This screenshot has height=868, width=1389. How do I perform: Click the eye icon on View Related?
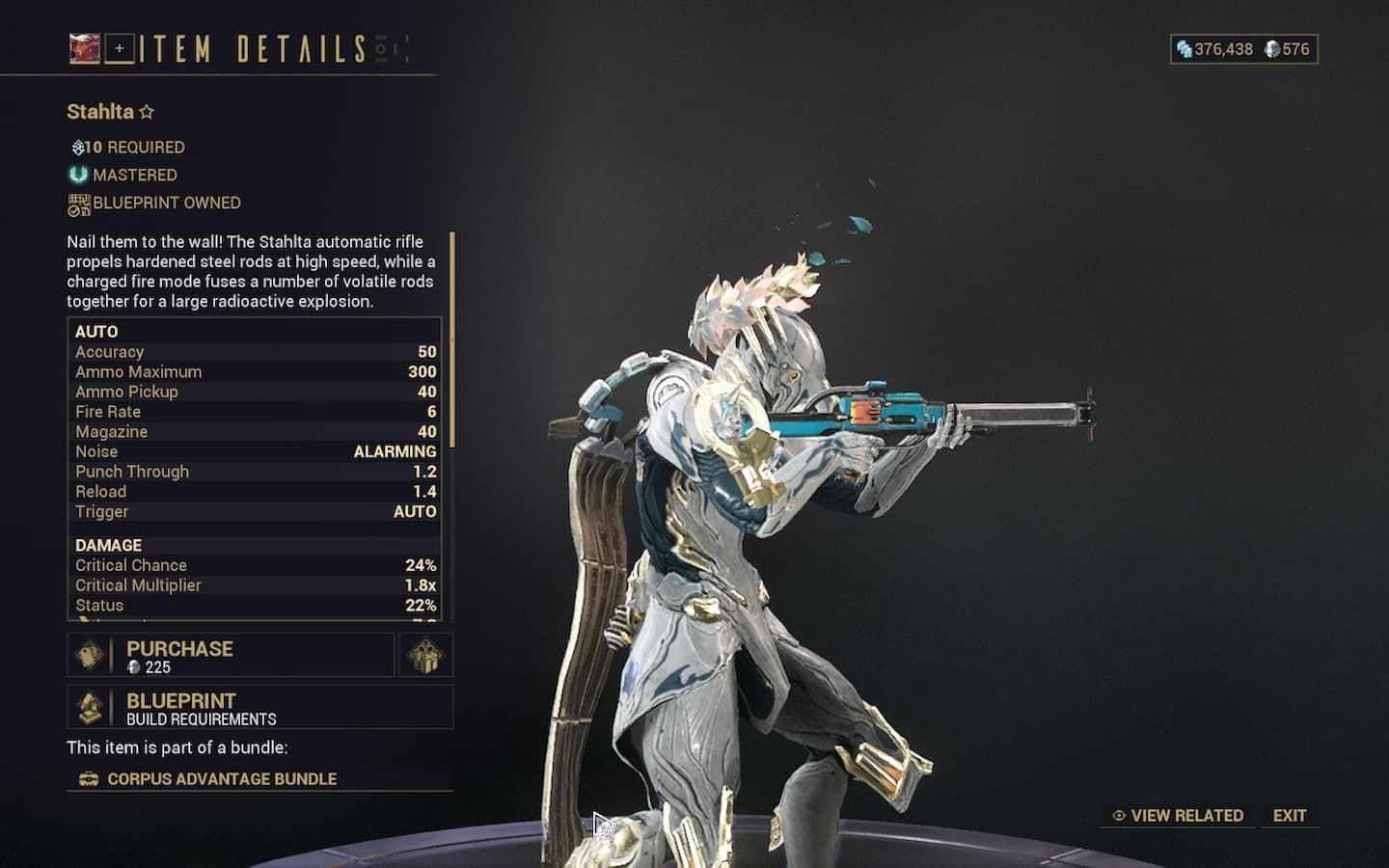coord(1119,815)
